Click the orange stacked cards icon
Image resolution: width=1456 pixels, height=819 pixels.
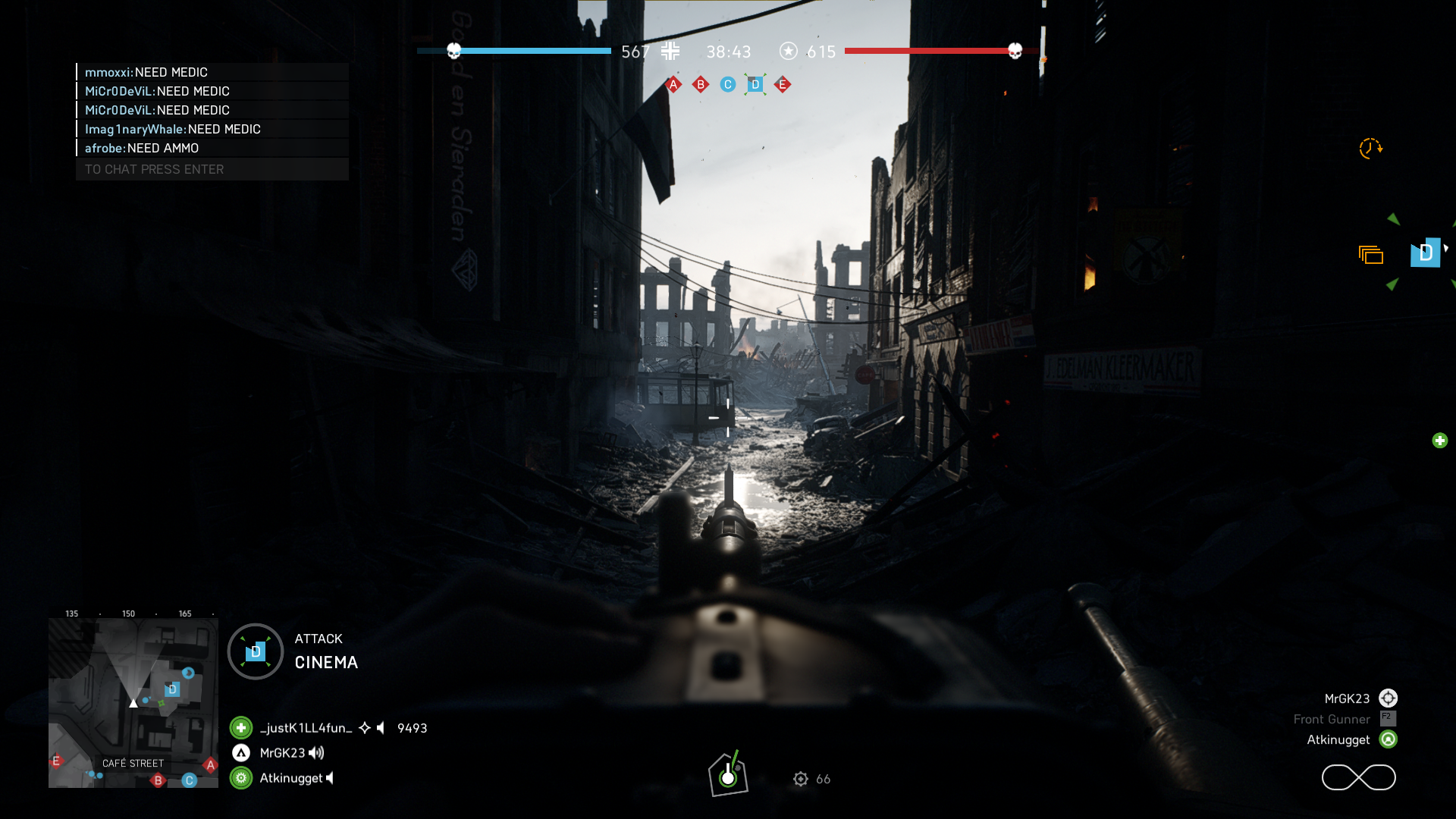(1370, 256)
